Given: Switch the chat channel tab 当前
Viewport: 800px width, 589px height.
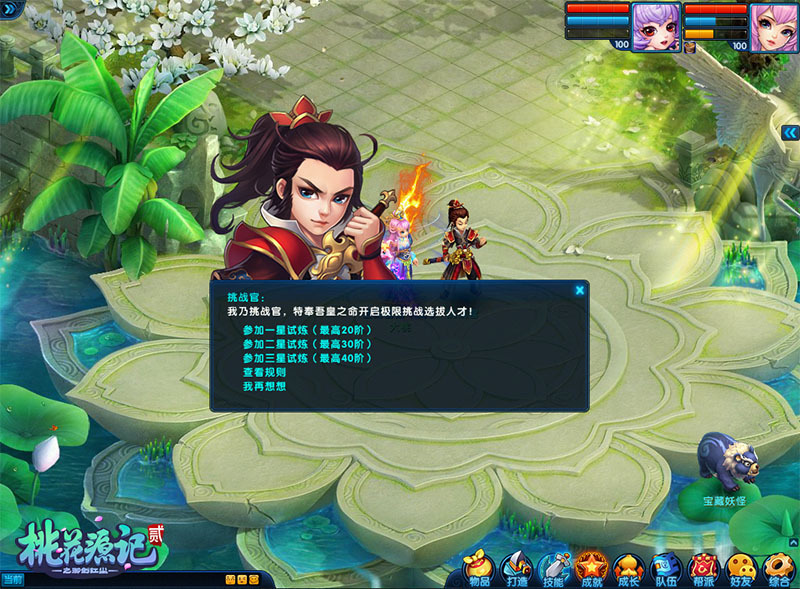Looking at the screenshot, I should [x=13, y=579].
